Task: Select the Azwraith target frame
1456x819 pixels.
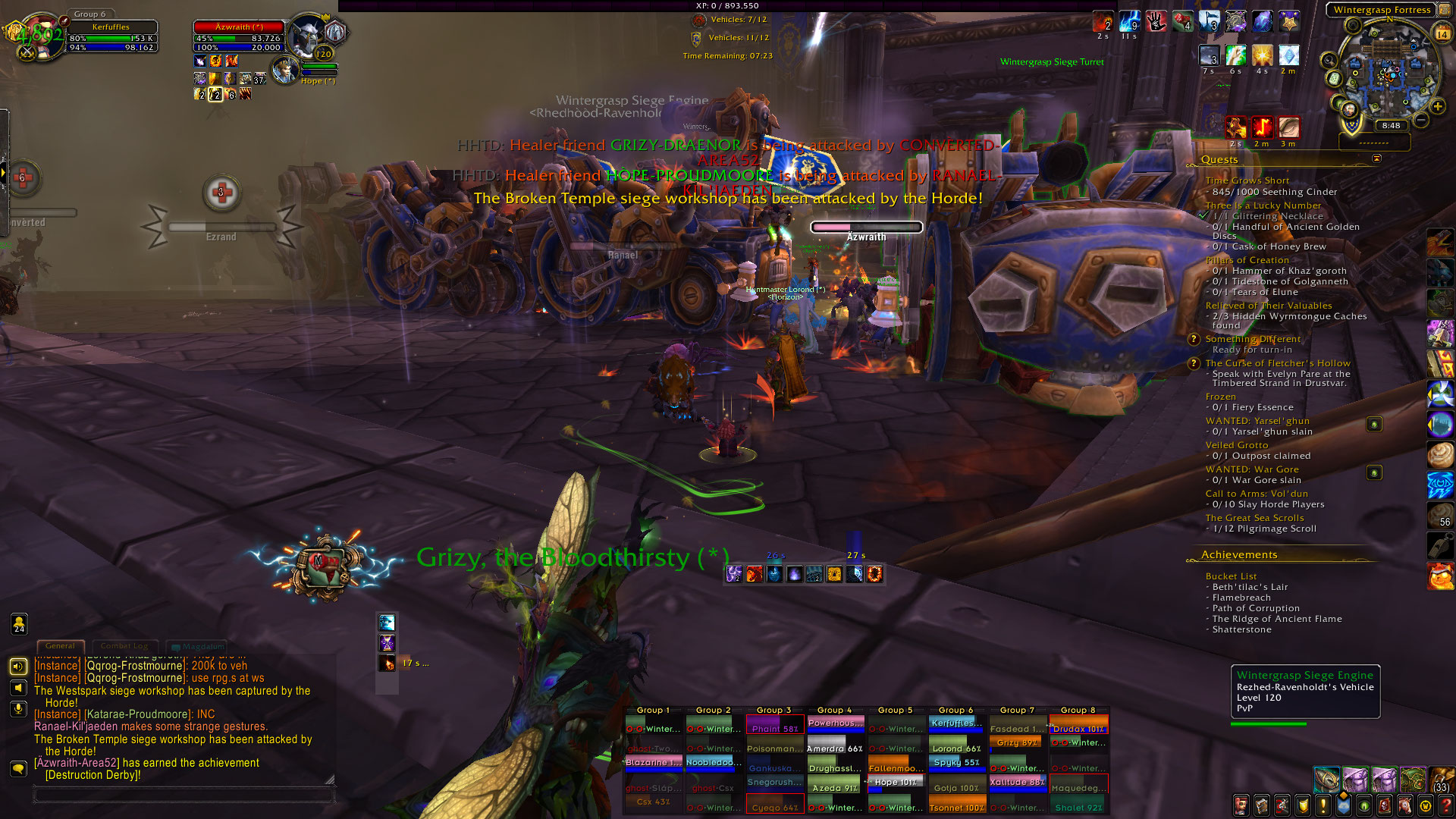Action: [239, 36]
